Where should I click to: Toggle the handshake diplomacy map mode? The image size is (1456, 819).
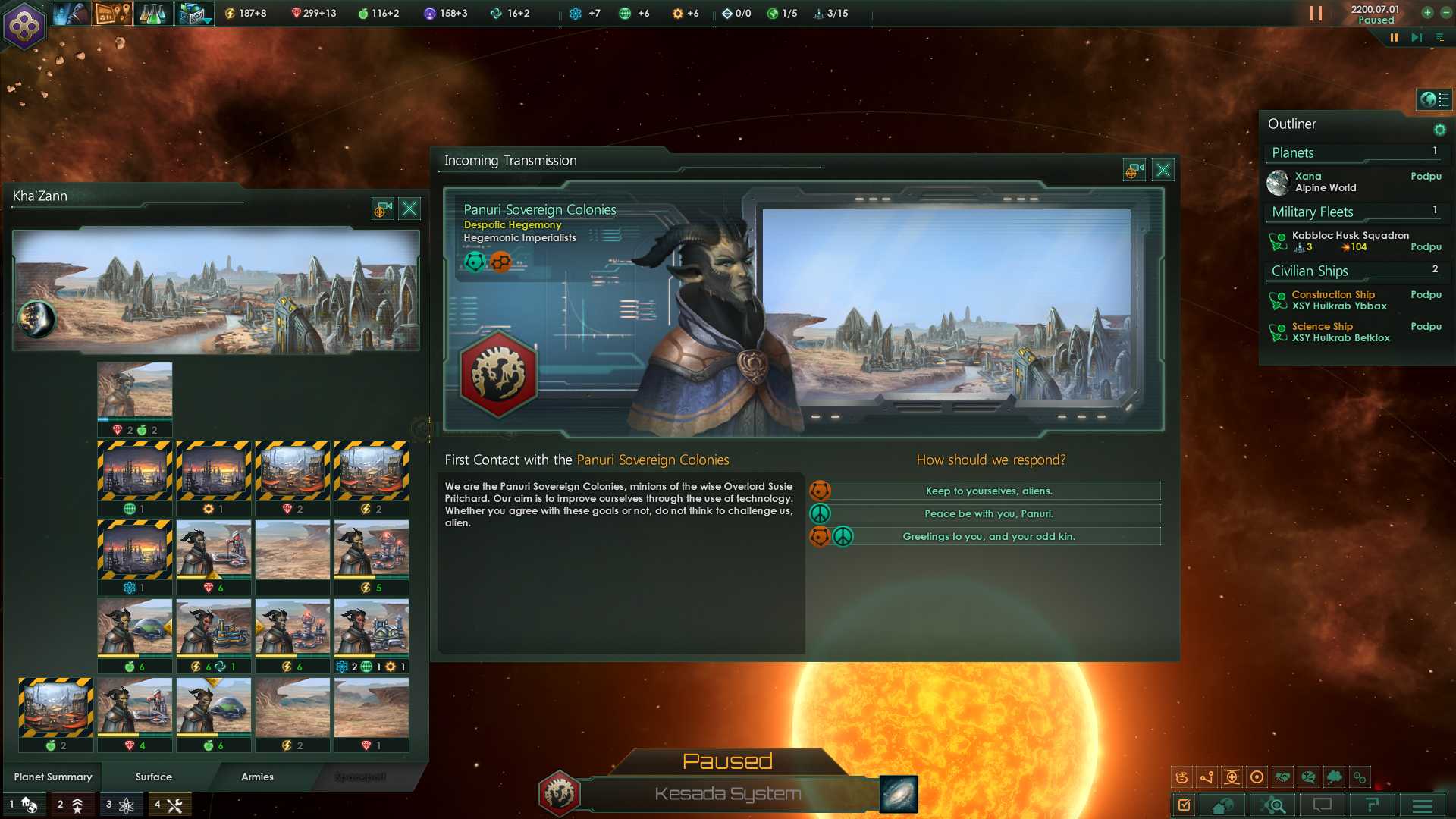[1282, 777]
